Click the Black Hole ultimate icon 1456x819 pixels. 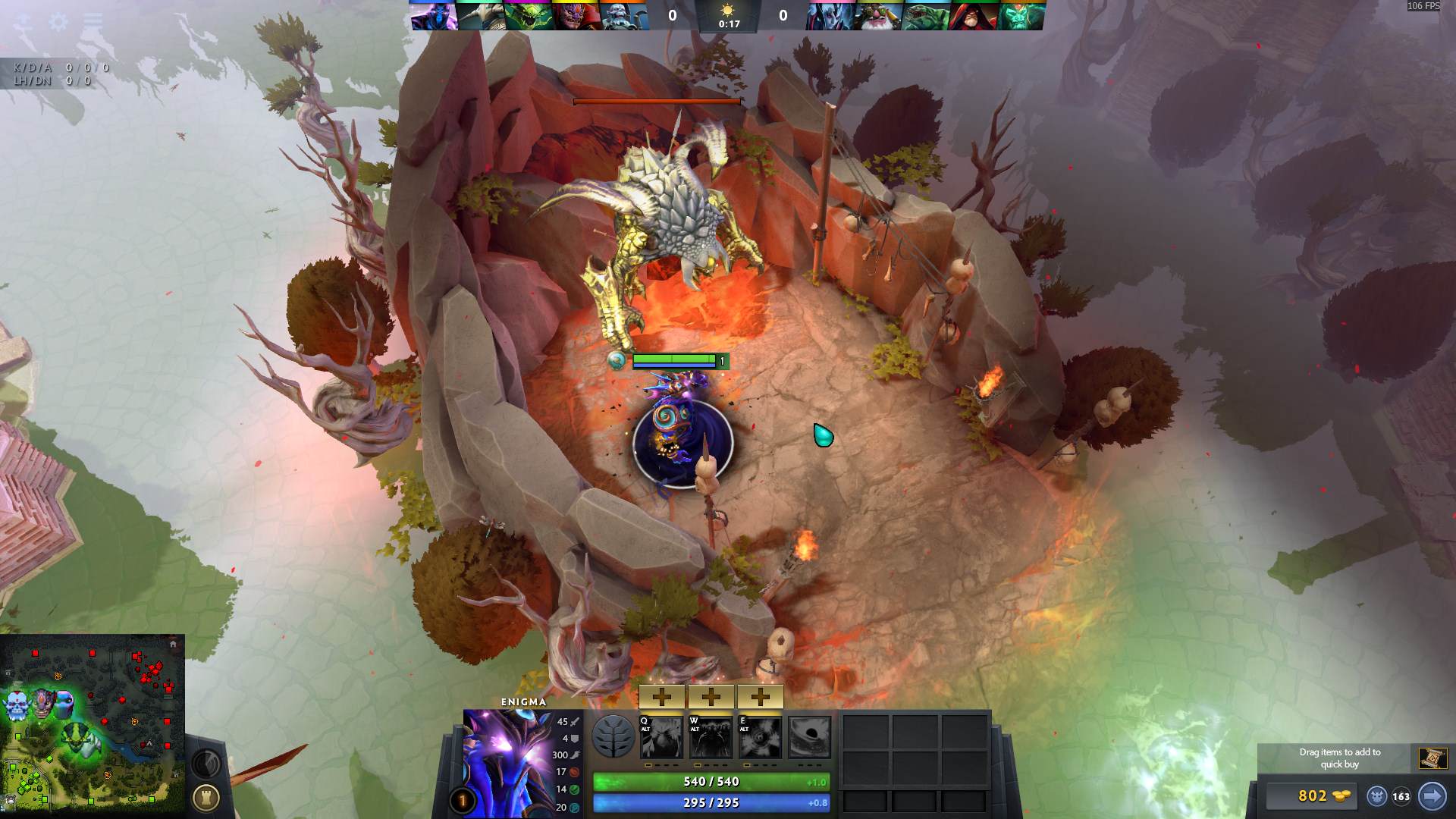pos(809,737)
